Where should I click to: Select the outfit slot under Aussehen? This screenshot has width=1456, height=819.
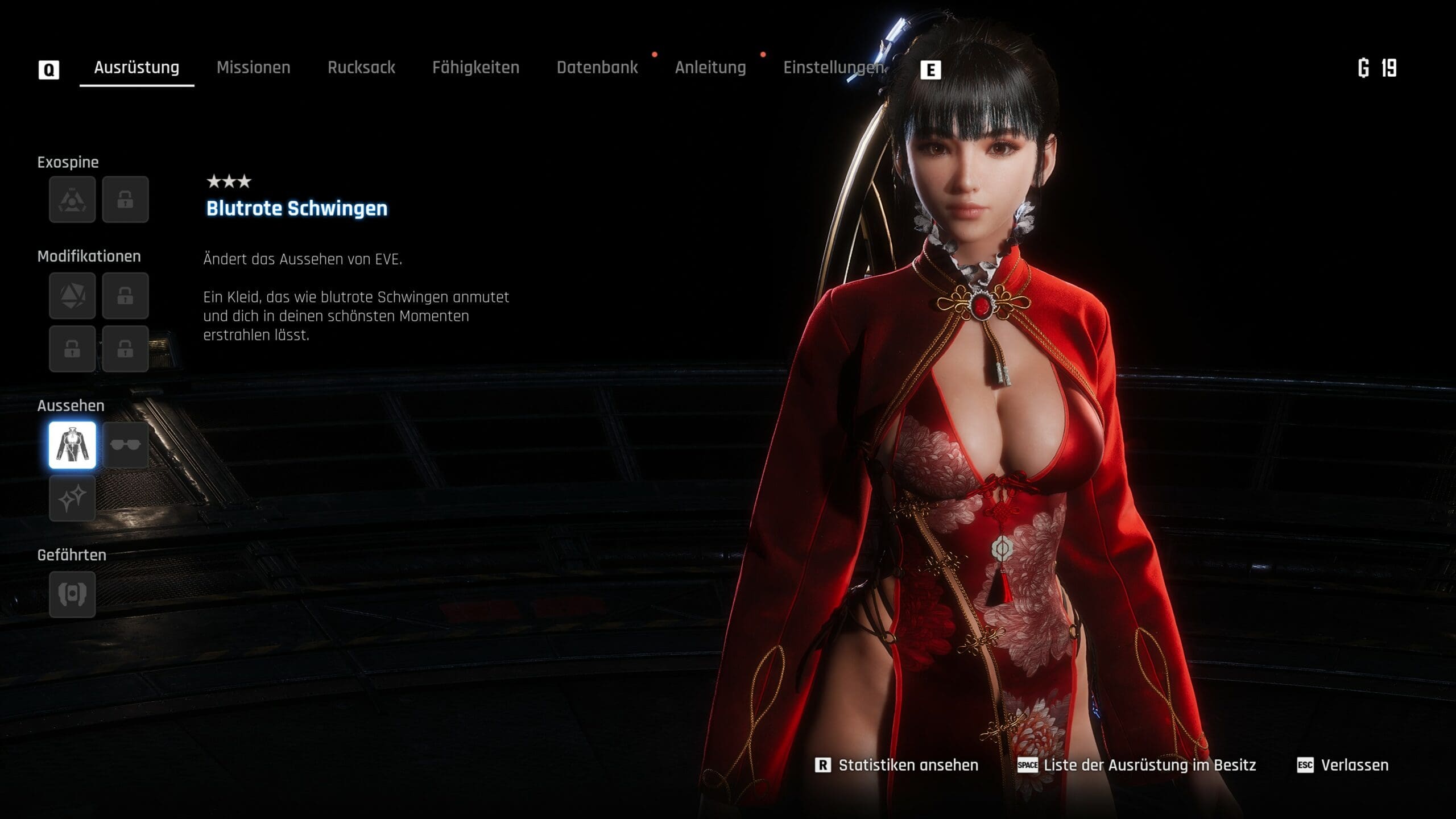click(72, 445)
